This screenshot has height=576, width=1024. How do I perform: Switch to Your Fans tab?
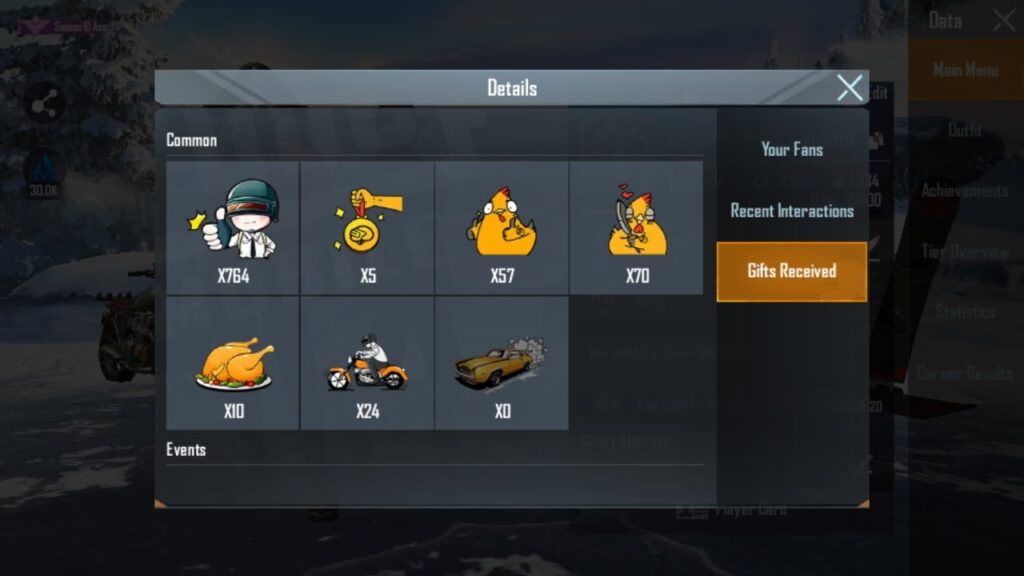pos(792,149)
